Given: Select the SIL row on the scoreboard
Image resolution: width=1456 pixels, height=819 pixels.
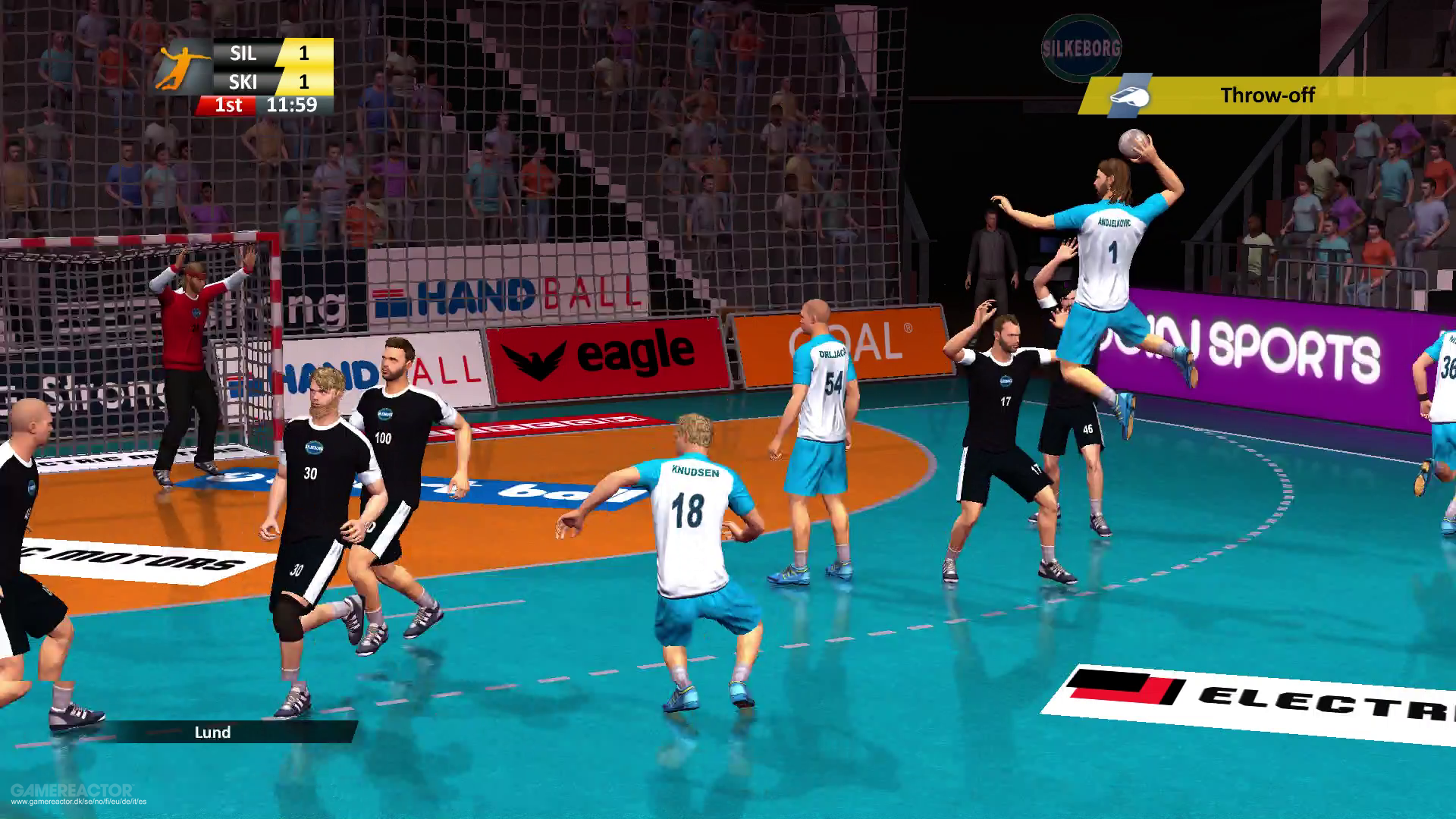Looking at the screenshot, I should [243, 54].
